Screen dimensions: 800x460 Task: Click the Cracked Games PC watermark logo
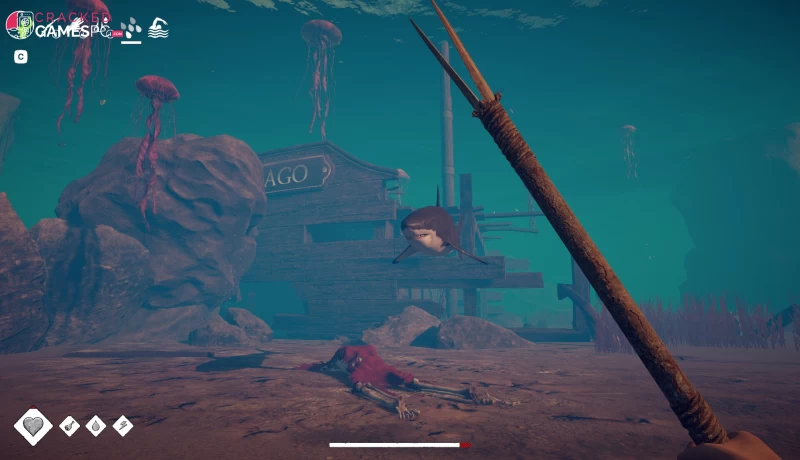[x=58, y=25]
